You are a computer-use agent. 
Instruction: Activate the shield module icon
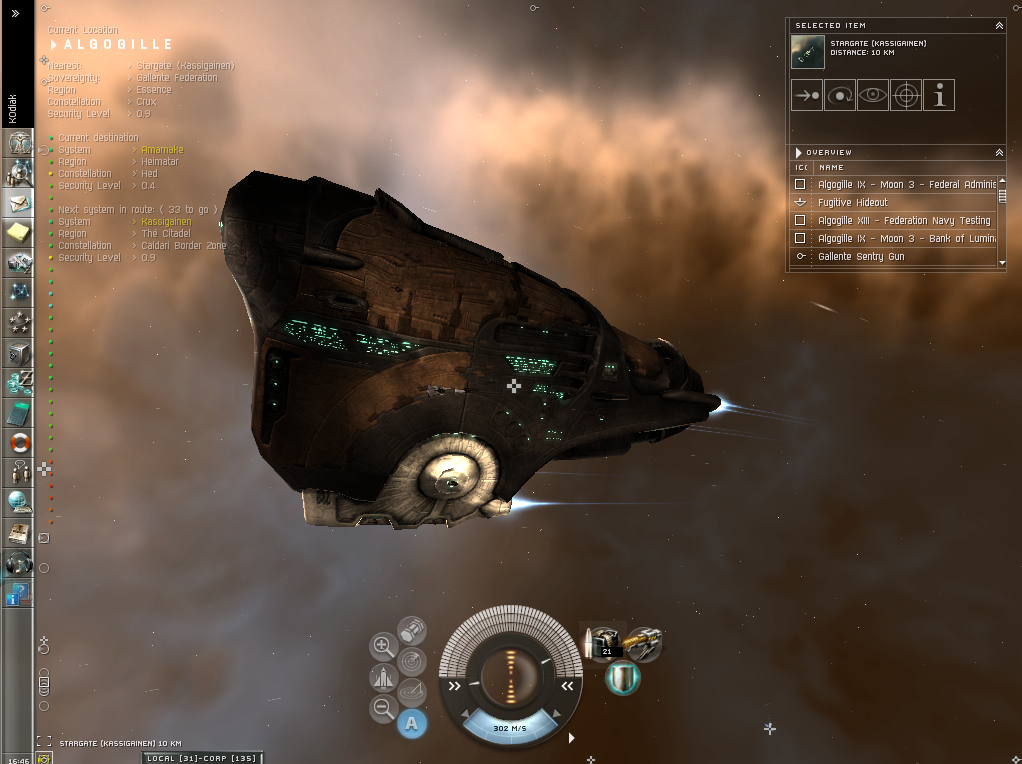[622, 677]
